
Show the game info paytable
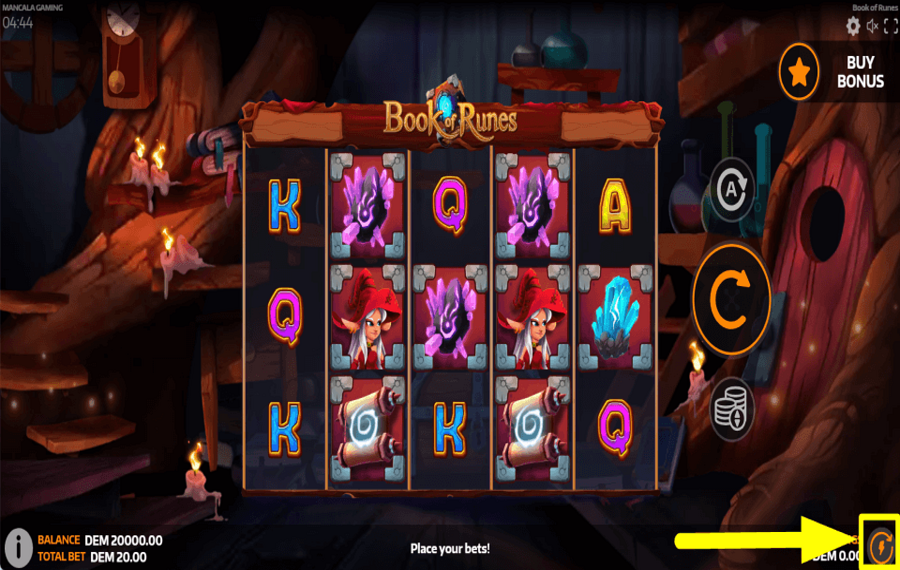pos(17,547)
